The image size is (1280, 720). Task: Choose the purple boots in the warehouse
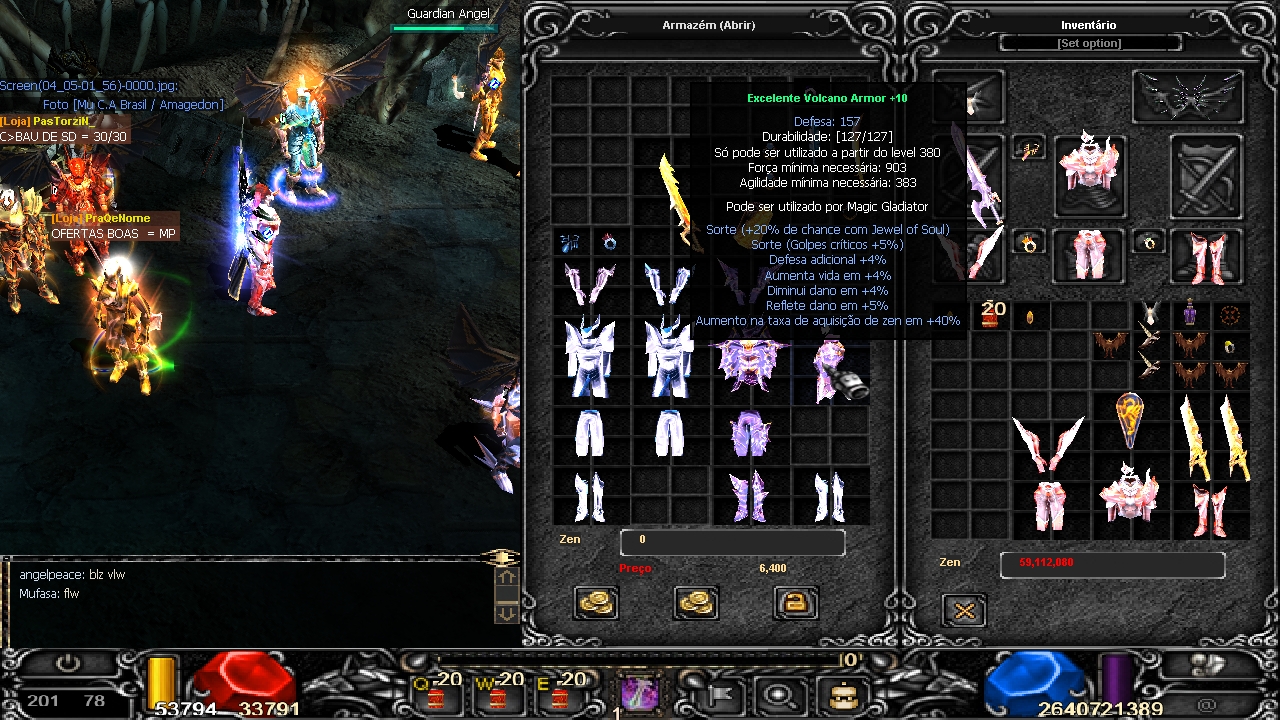748,496
